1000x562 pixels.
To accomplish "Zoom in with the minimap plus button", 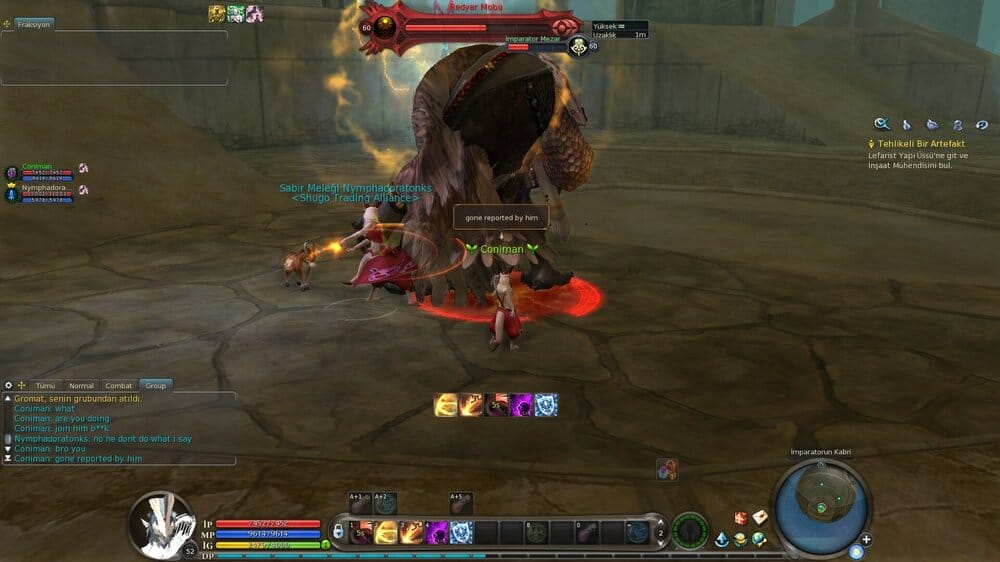I will click(x=866, y=539).
